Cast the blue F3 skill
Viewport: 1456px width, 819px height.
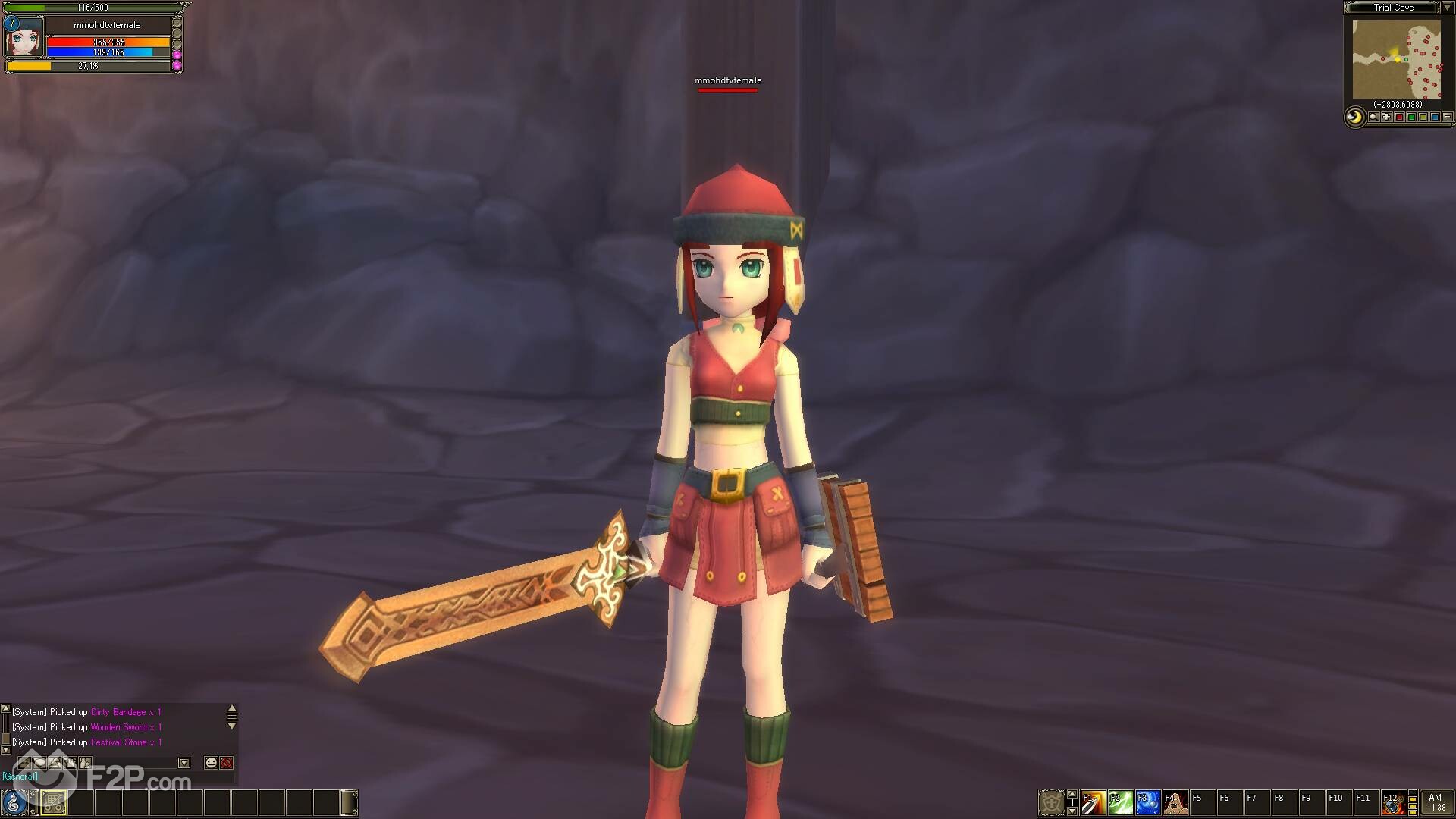[1147, 802]
